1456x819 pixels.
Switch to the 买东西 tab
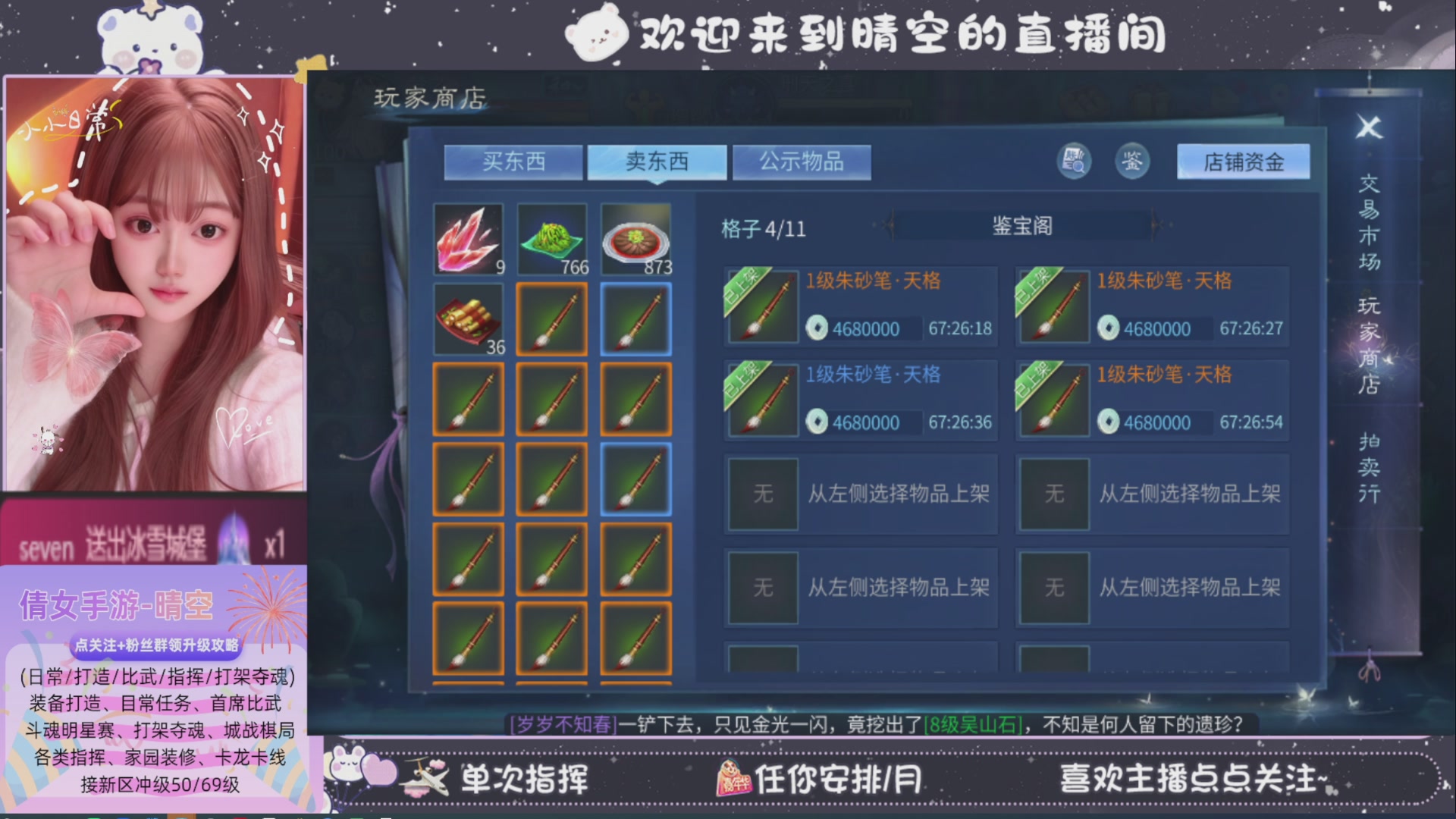[x=514, y=161]
